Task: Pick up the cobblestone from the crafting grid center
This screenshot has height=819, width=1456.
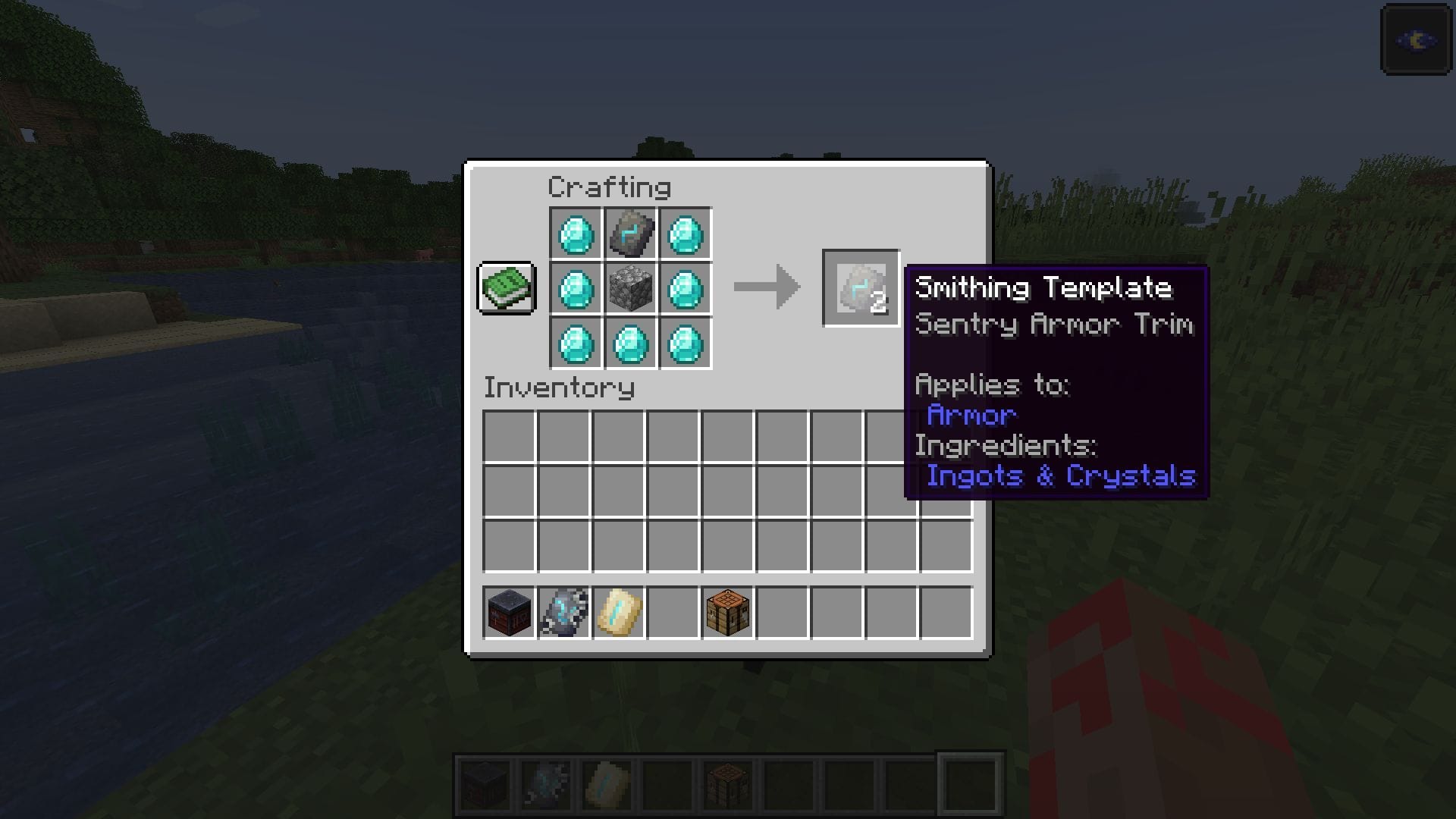Action: (x=630, y=288)
